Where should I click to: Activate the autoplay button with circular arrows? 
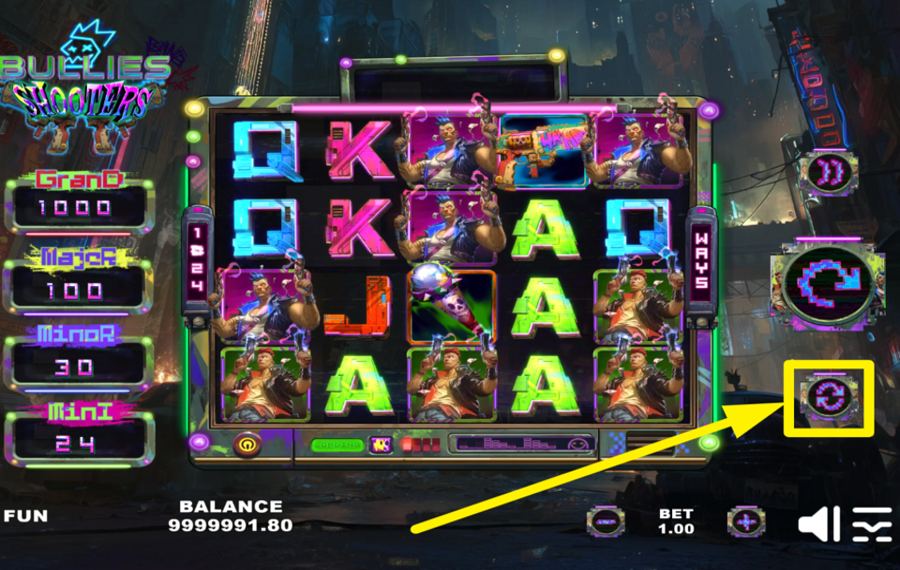829,397
